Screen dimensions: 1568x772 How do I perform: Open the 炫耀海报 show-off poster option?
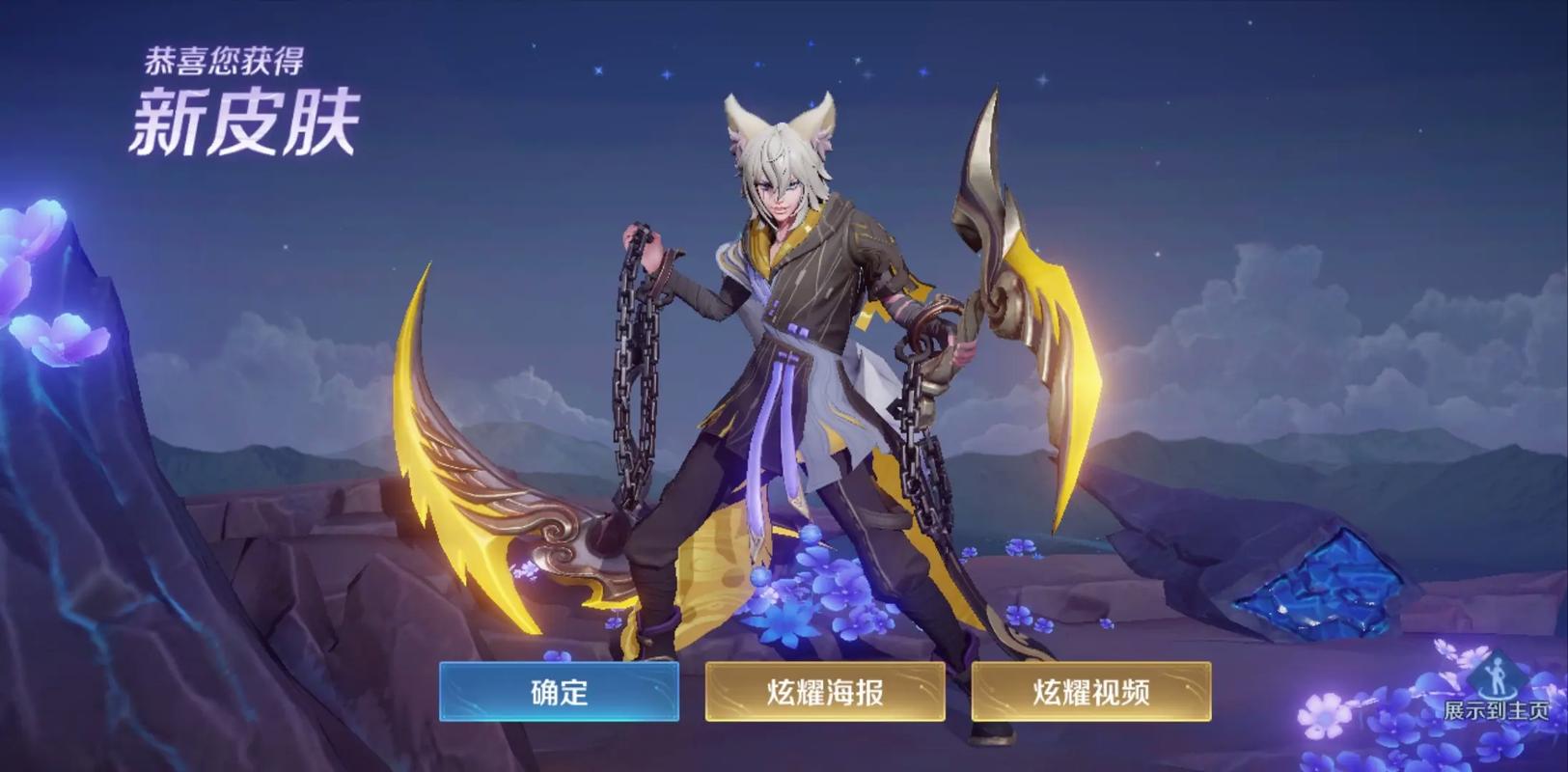click(825, 691)
